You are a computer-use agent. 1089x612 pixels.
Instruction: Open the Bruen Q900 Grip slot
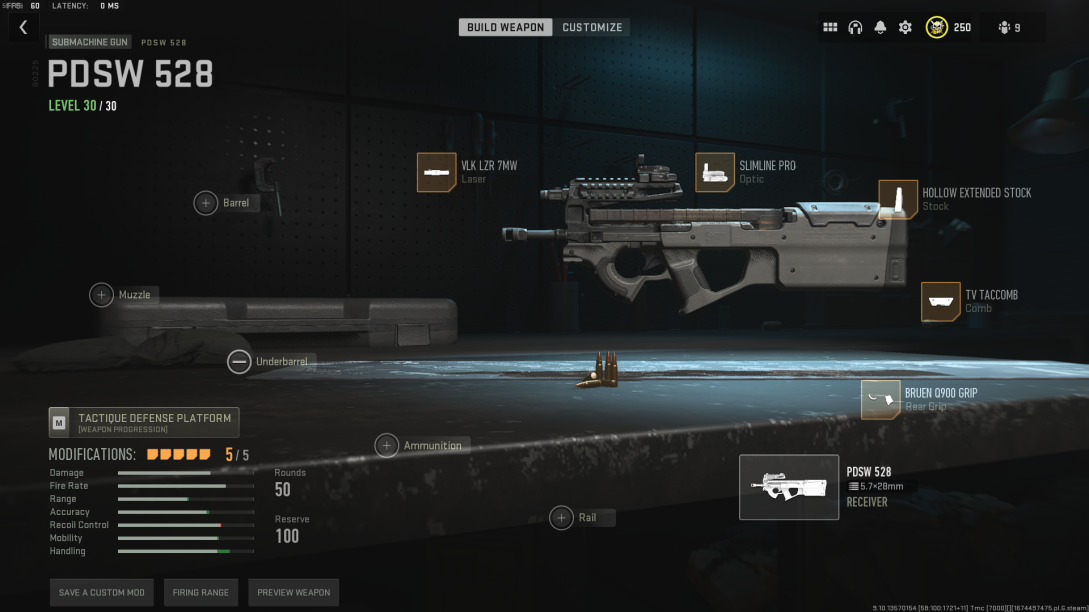click(x=880, y=399)
